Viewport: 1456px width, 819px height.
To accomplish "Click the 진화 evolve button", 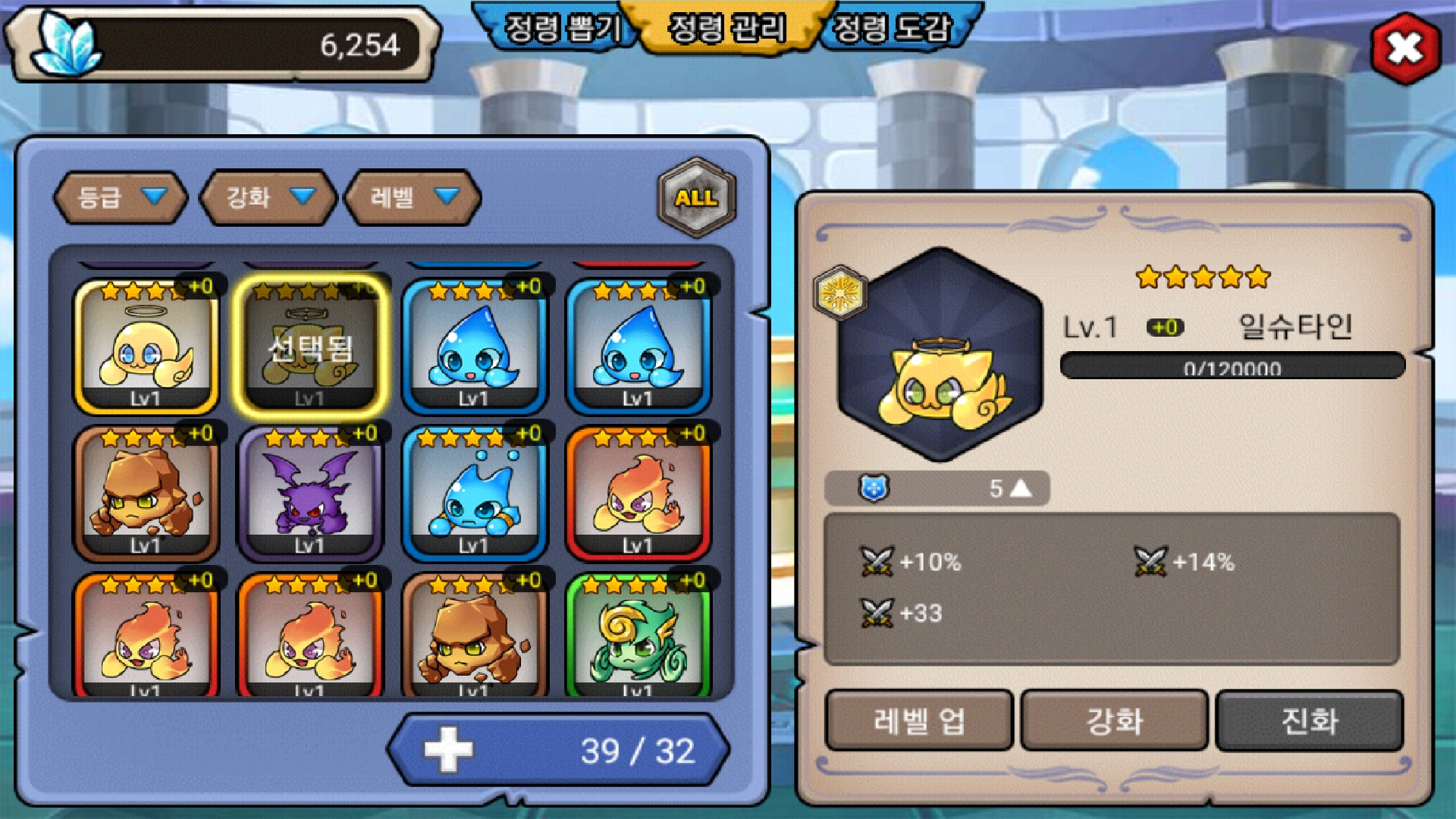I will coord(1310,720).
